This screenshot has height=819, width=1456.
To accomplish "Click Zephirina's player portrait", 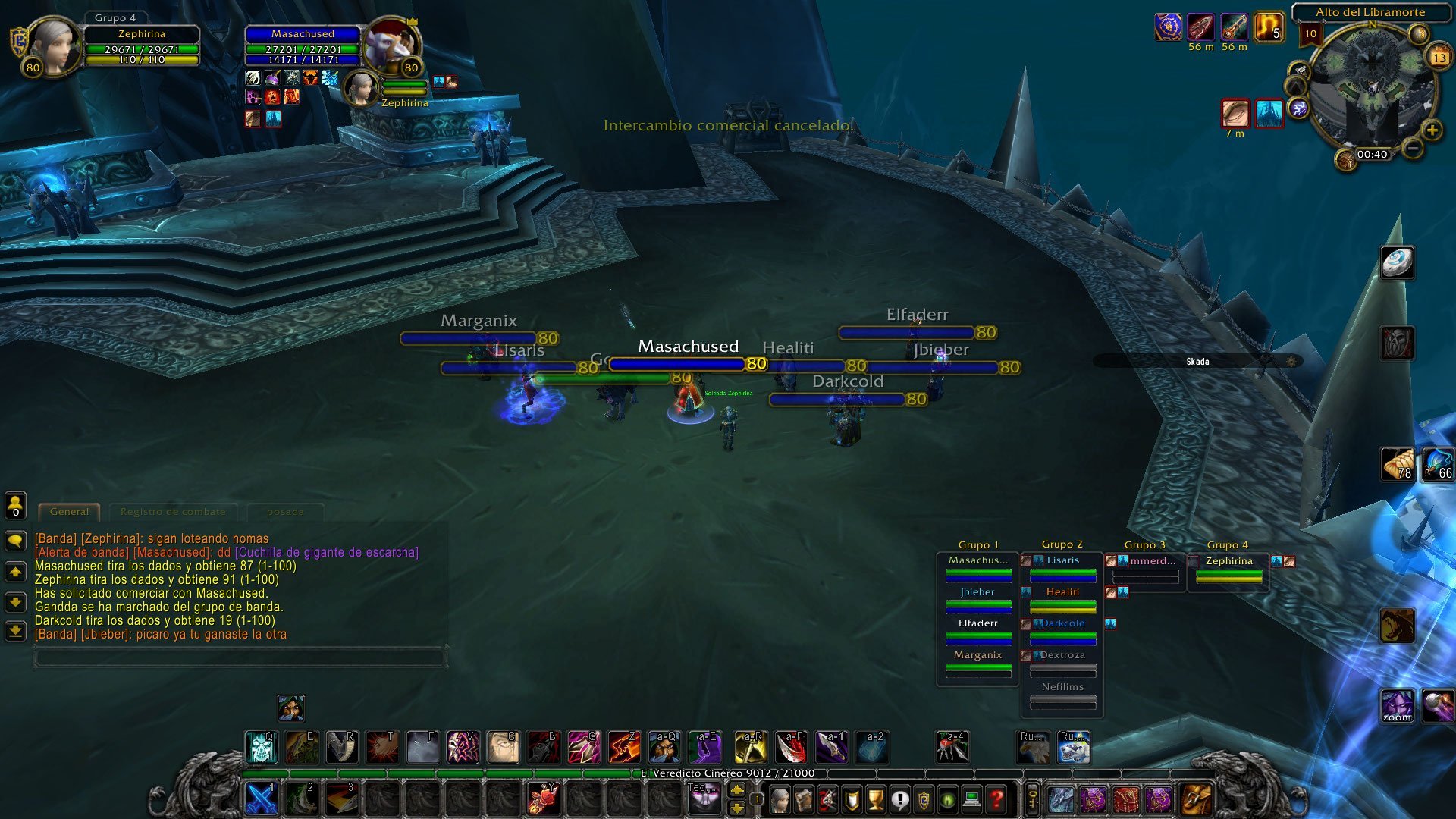I will [x=53, y=45].
